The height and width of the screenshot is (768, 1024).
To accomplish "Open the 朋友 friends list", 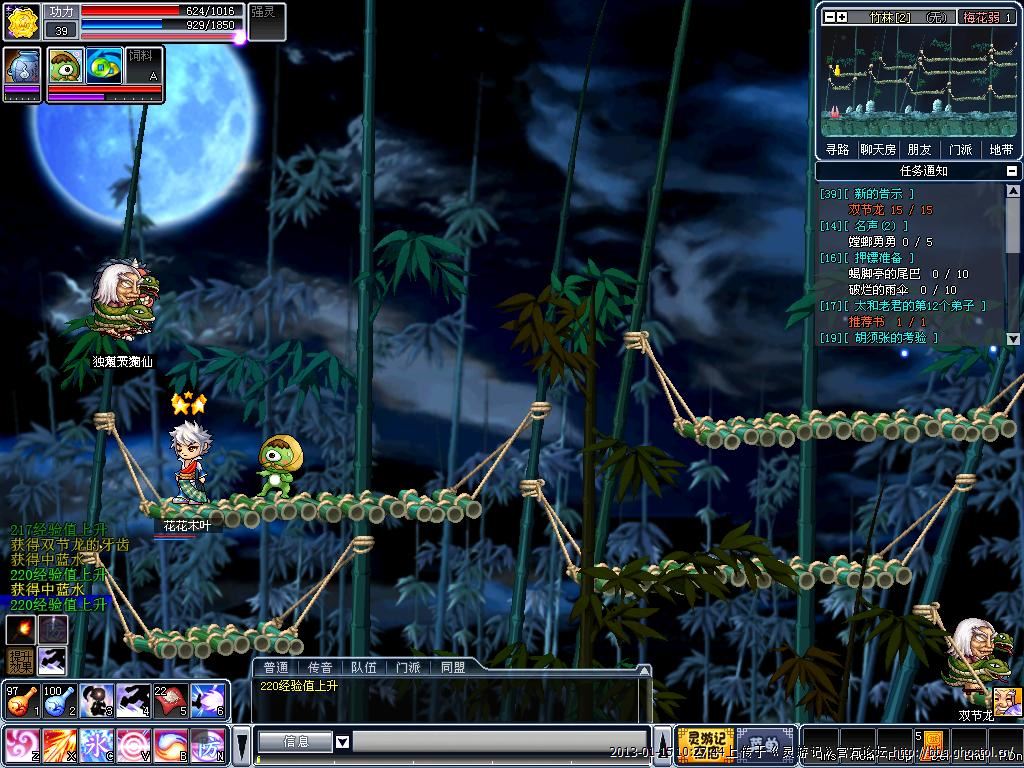I will tap(919, 150).
